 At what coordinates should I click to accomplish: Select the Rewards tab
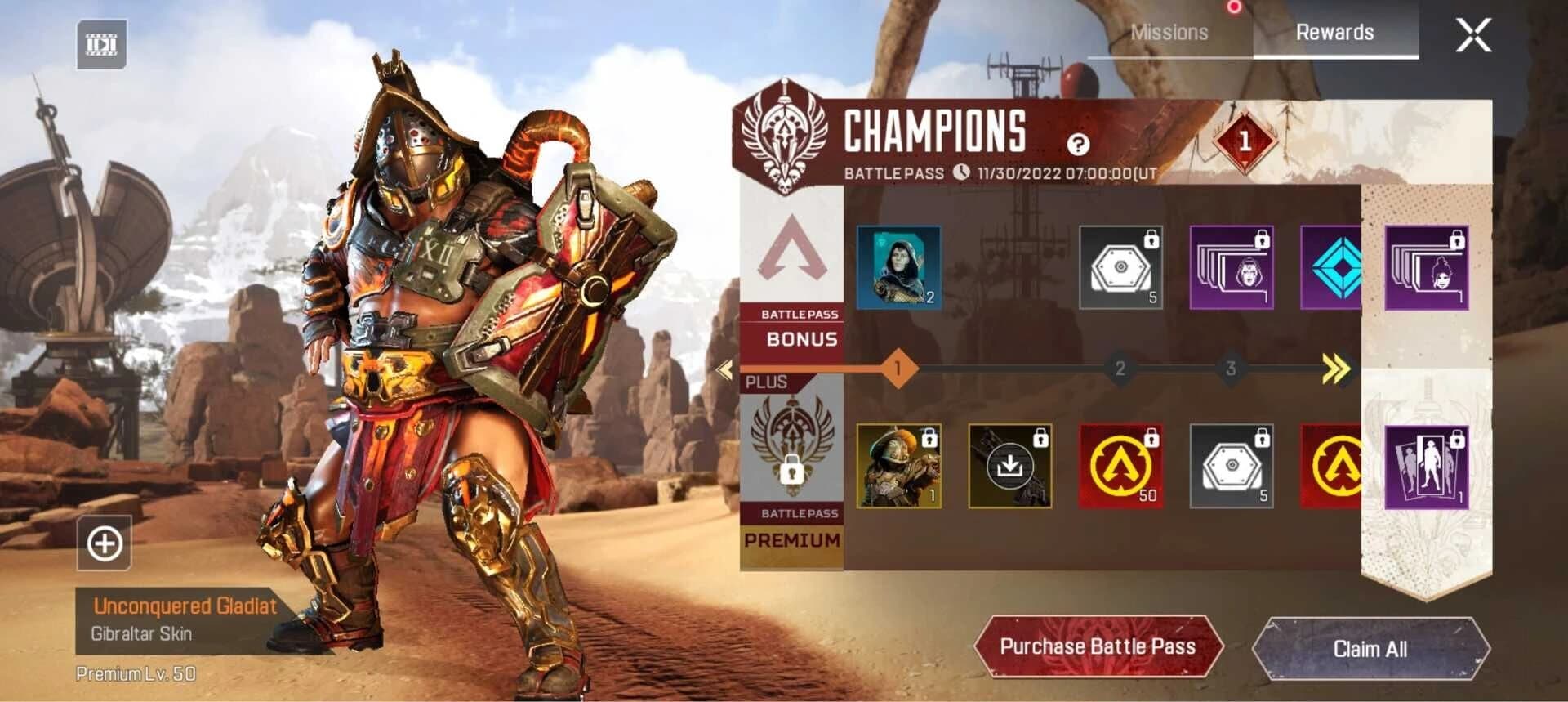point(1335,33)
